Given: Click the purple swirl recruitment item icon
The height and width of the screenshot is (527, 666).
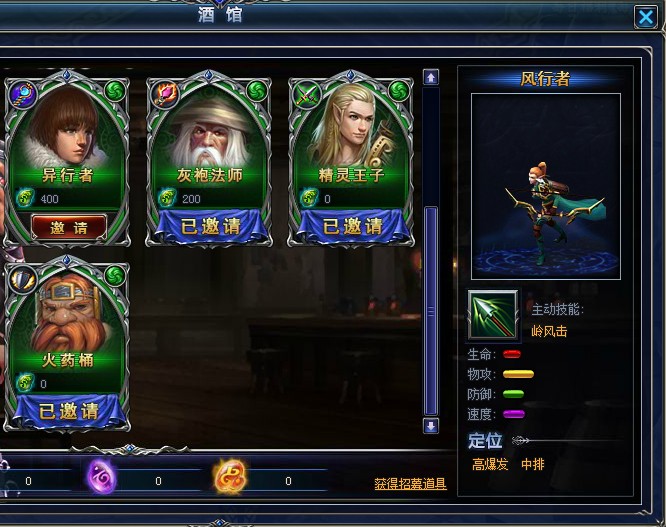Looking at the screenshot, I should 101,477.
